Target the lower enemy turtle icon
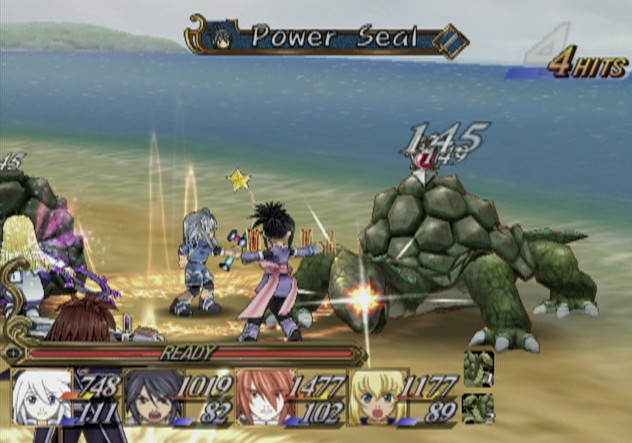The width and height of the screenshot is (632, 443). pos(478,407)
